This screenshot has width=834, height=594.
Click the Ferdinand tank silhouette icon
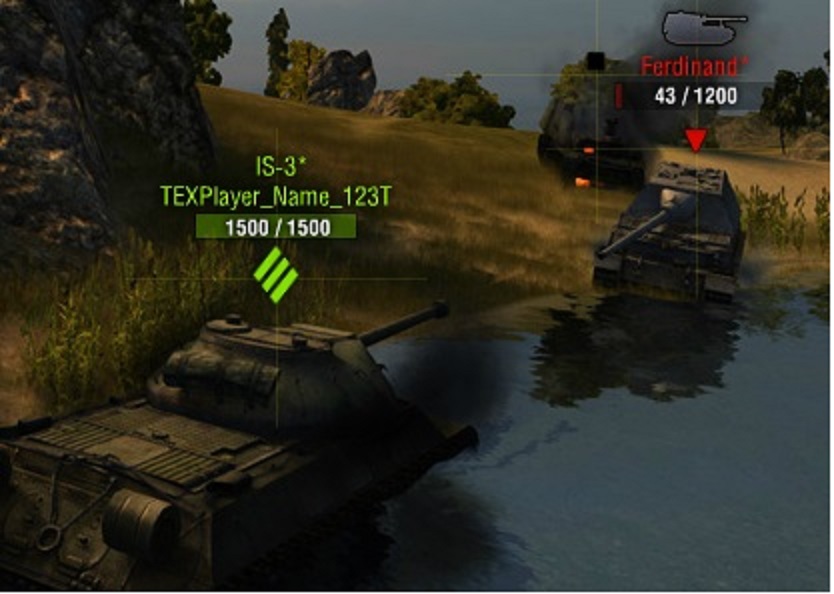pyautogui.click(x=704, y=27)
